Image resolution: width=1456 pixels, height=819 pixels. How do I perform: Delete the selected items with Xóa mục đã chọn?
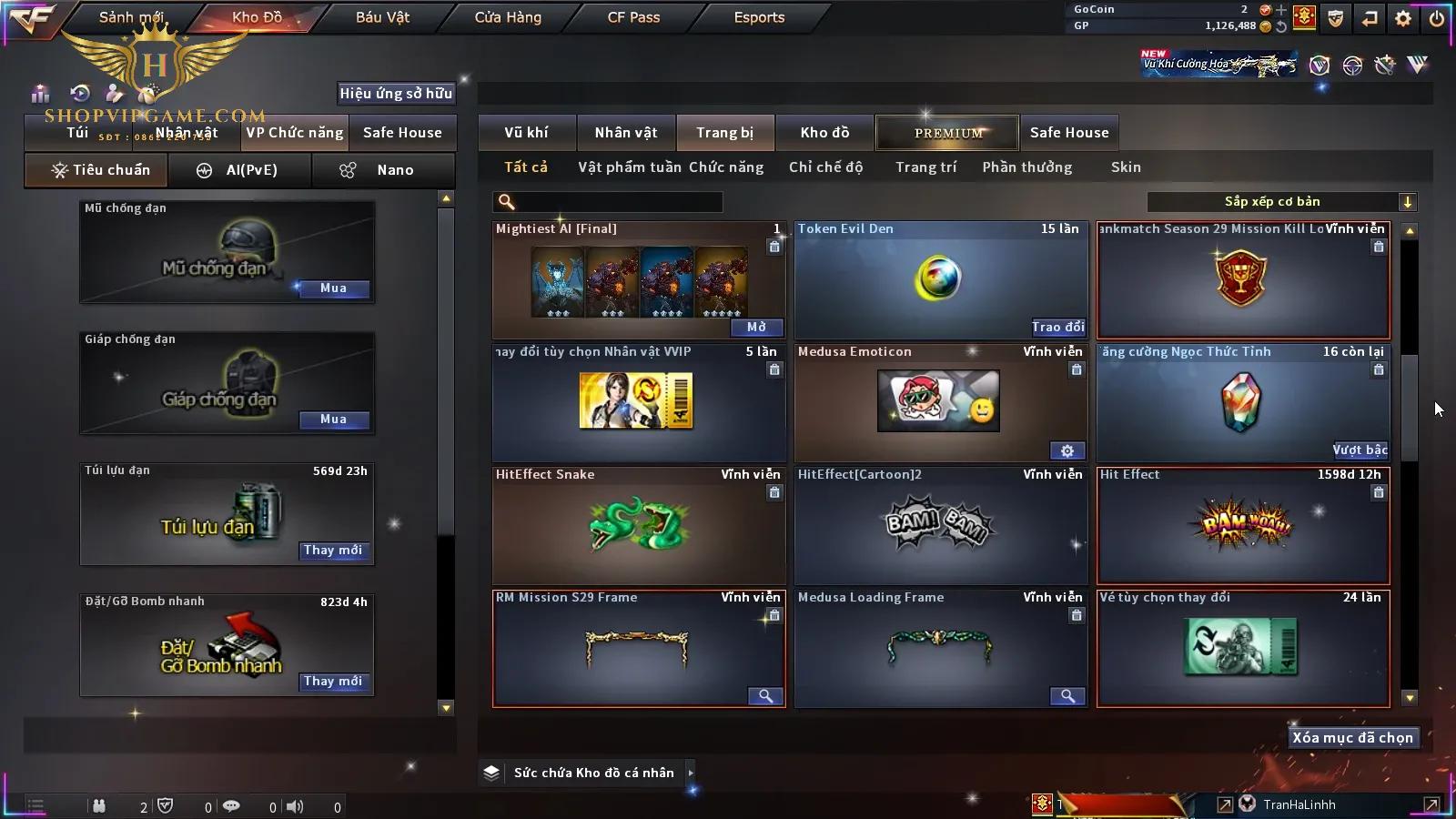coord(1352,738)
